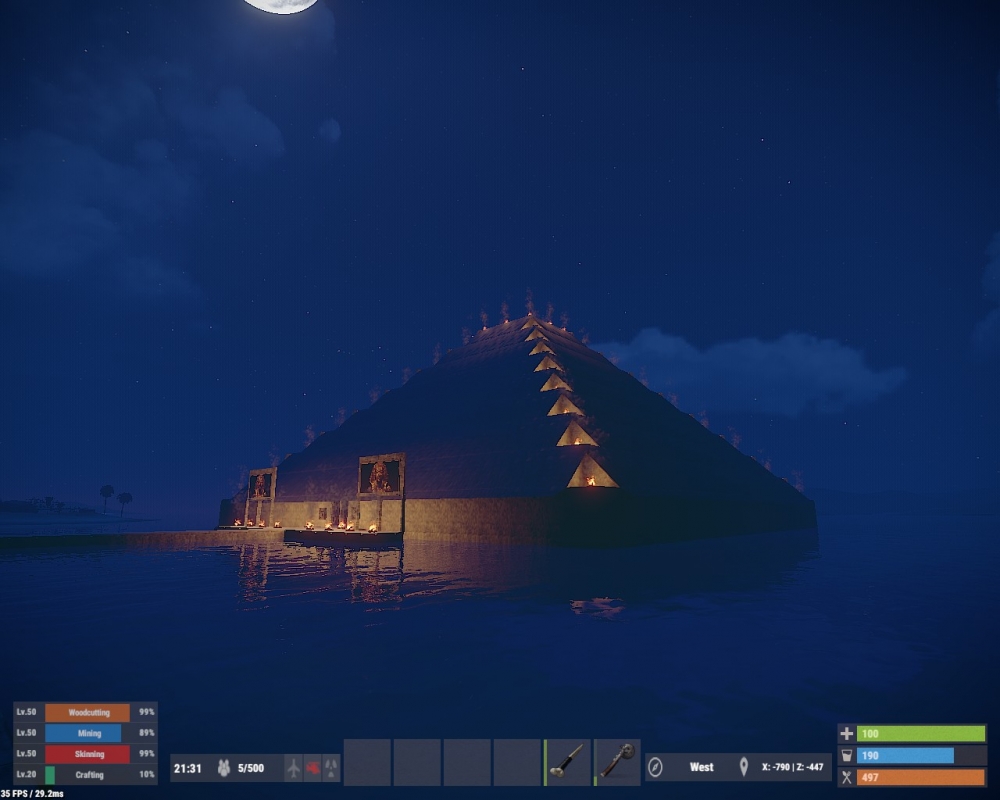The height and width of the screenshot is (800, 1000).
Task: Click the radiation event icon
Action: pyautogui.click(x=331, y=768)
